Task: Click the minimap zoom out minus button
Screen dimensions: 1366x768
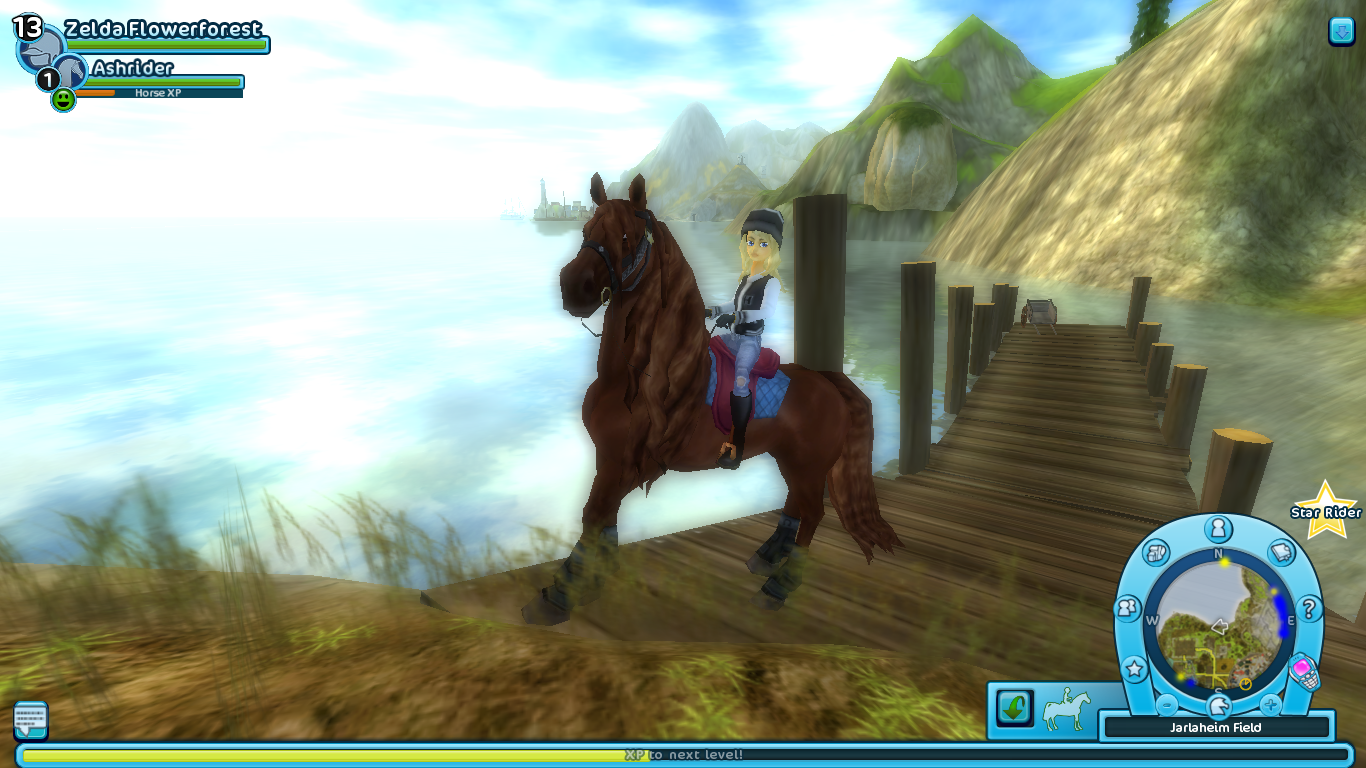Action: pyautogui.click(x=1165, y=703)
